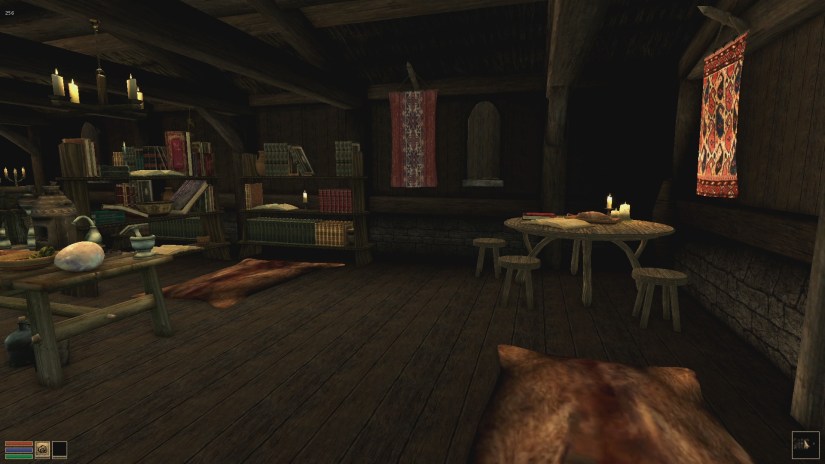Click the hand-to-hand fist weapon icon
The width and height of the screenshot is (825, 464).
point(43,449)
